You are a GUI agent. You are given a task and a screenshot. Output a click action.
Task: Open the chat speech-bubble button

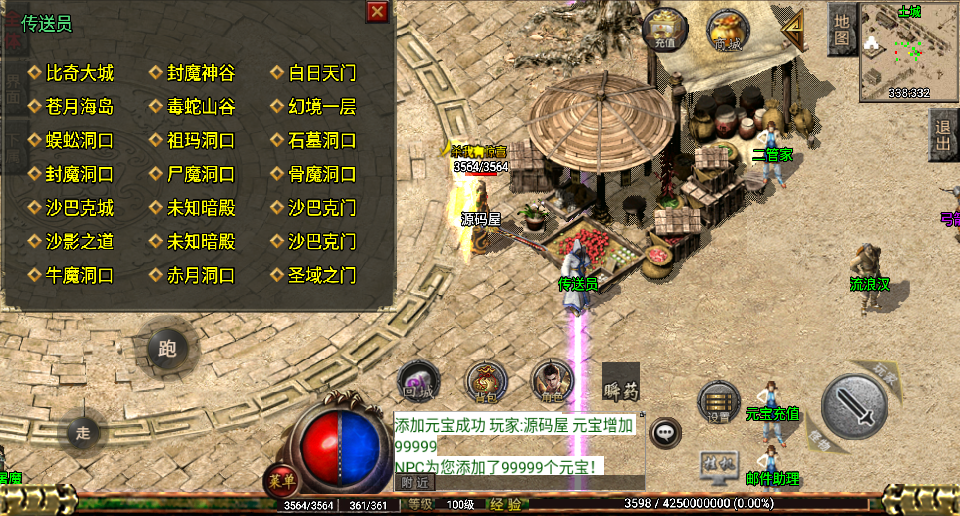(x=664, y=432)
